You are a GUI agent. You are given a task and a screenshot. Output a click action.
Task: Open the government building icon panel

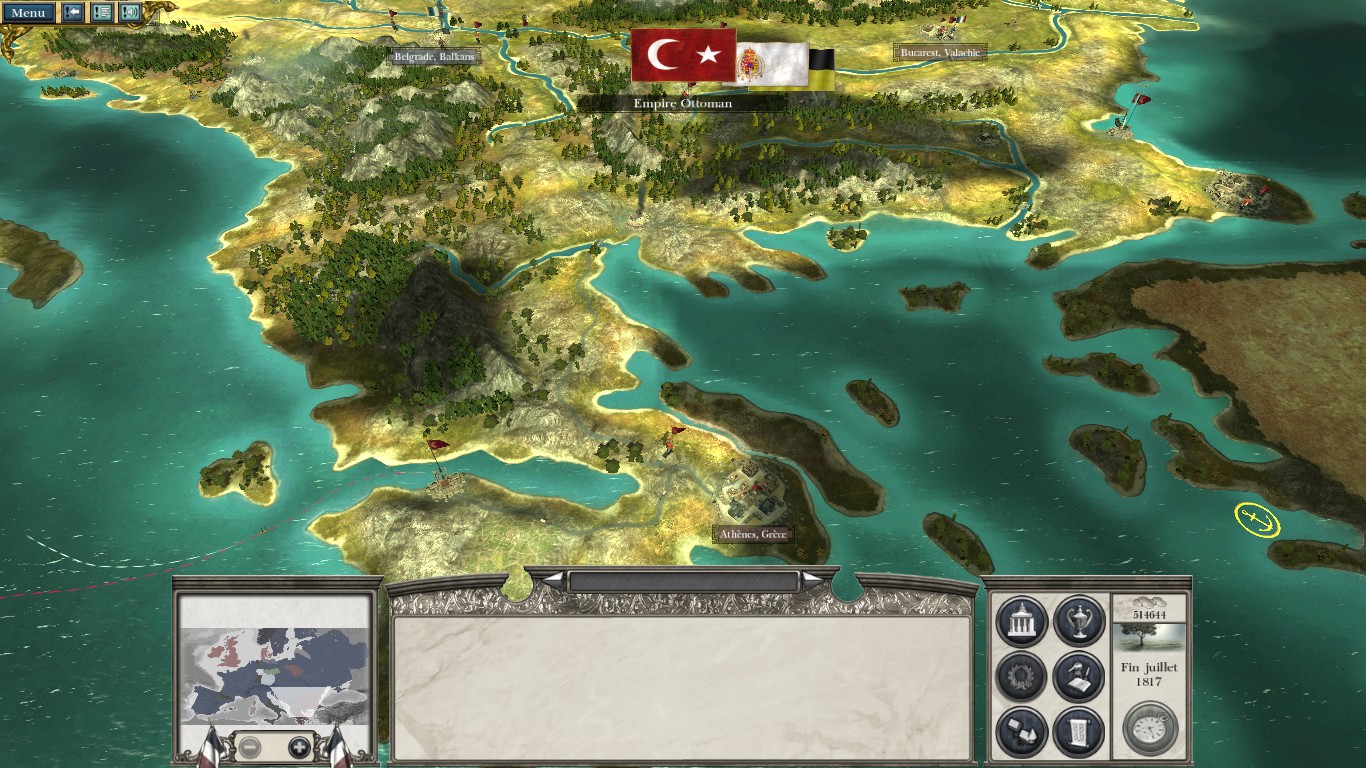tap(1022, 621)
